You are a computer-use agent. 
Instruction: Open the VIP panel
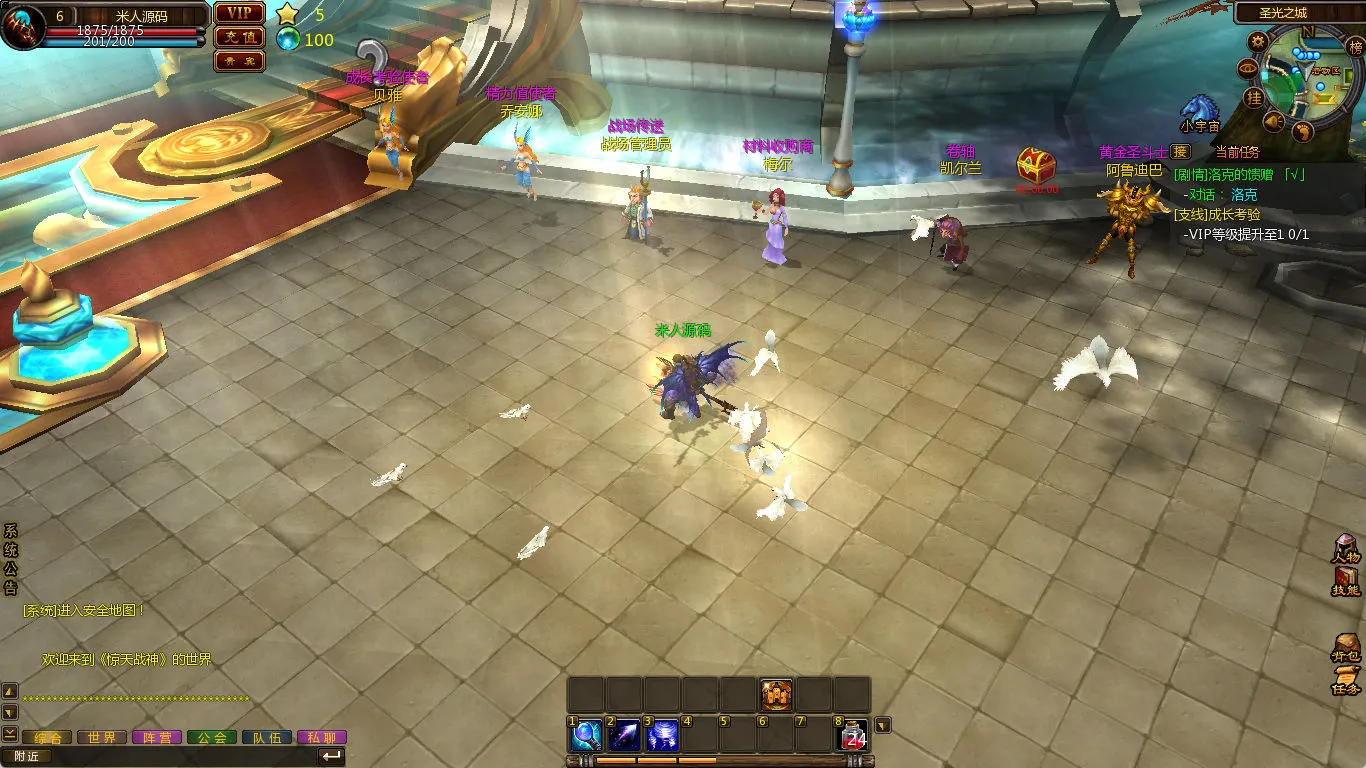pos(239,13)
